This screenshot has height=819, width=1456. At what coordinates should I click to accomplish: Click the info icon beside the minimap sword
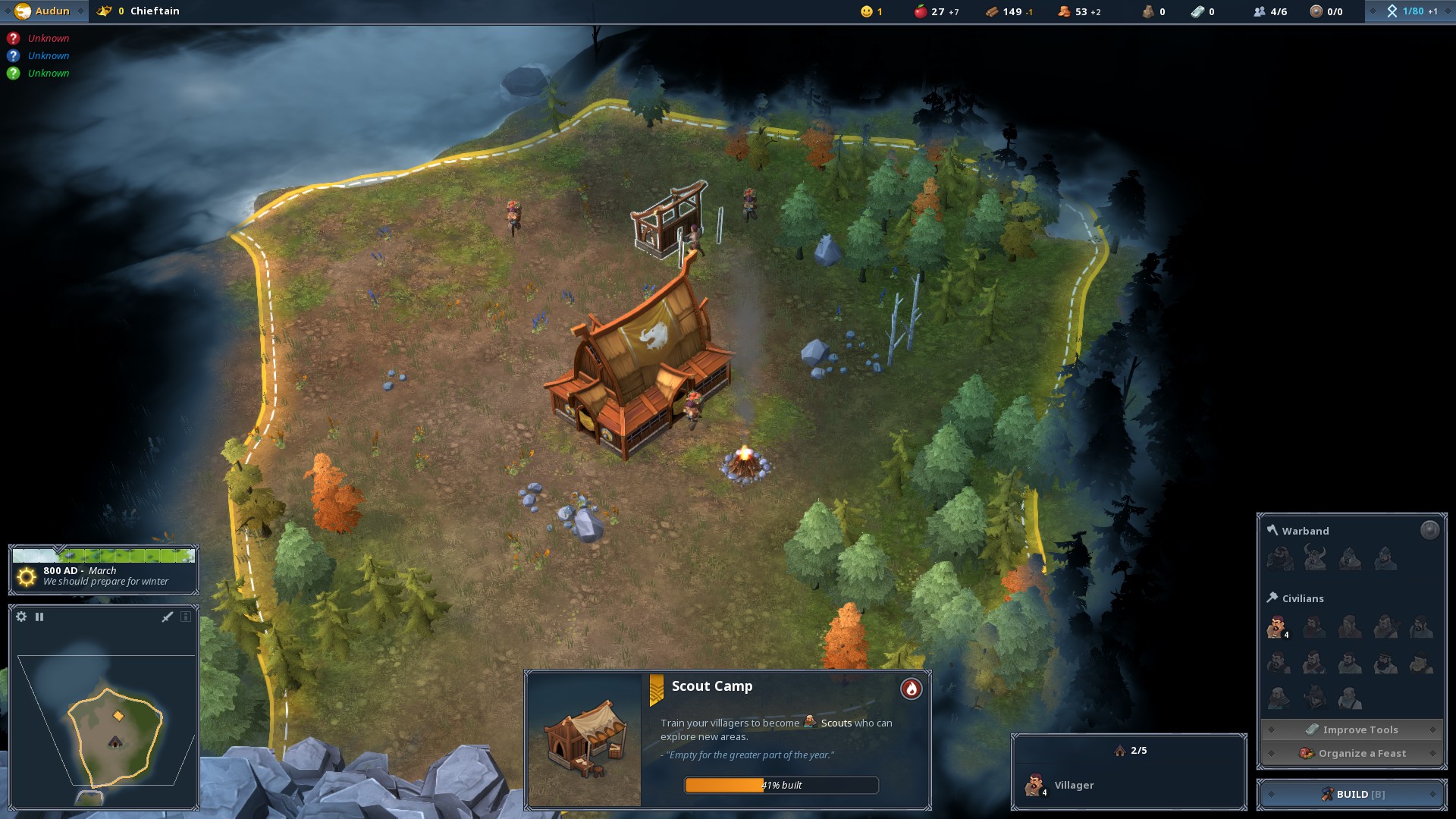coord(186,617)
